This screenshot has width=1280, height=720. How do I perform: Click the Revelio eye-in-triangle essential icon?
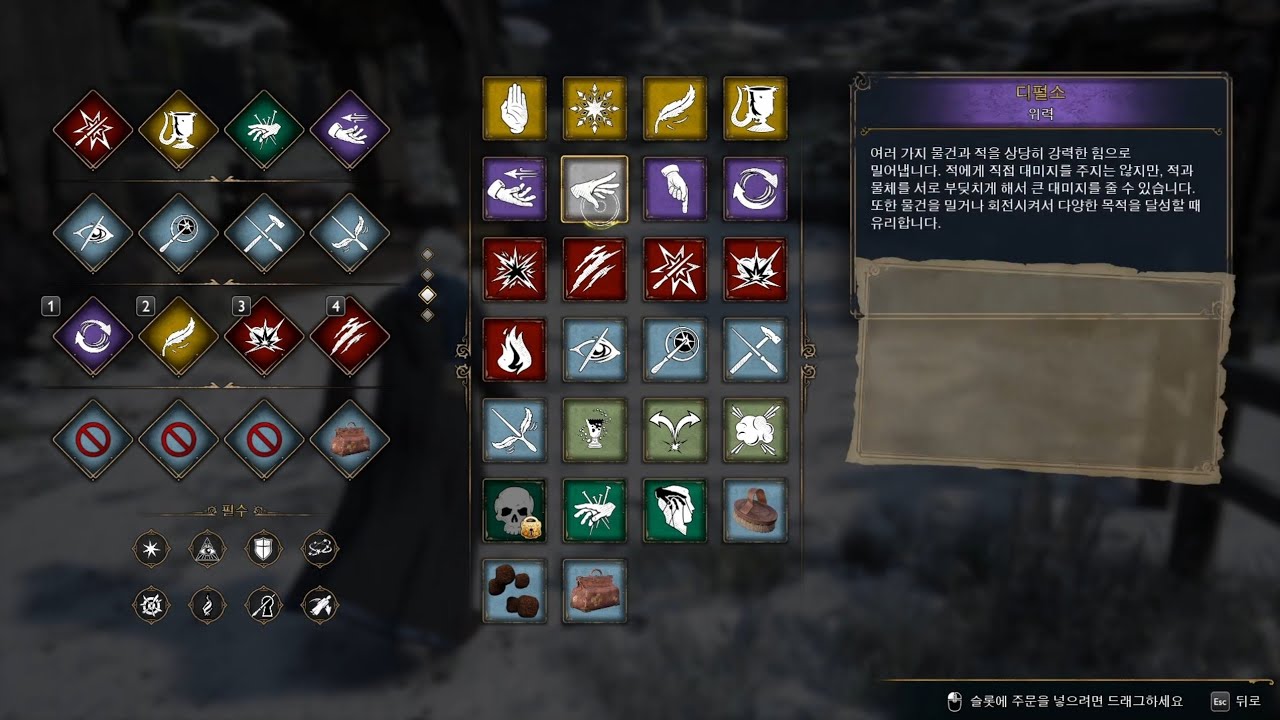207,548
